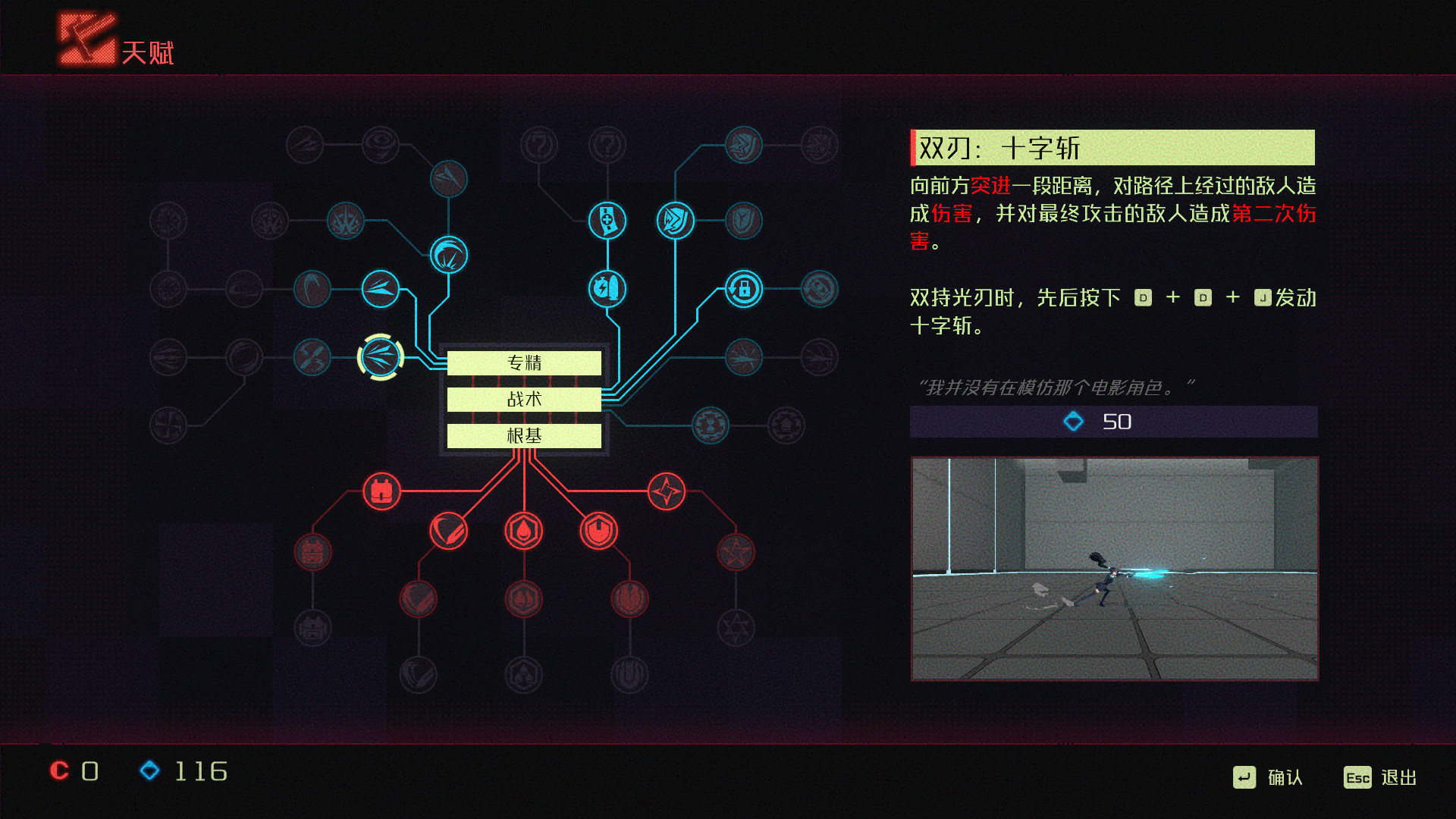Open the 根基 skill category

pyautogui.click(x=525, y=436)
